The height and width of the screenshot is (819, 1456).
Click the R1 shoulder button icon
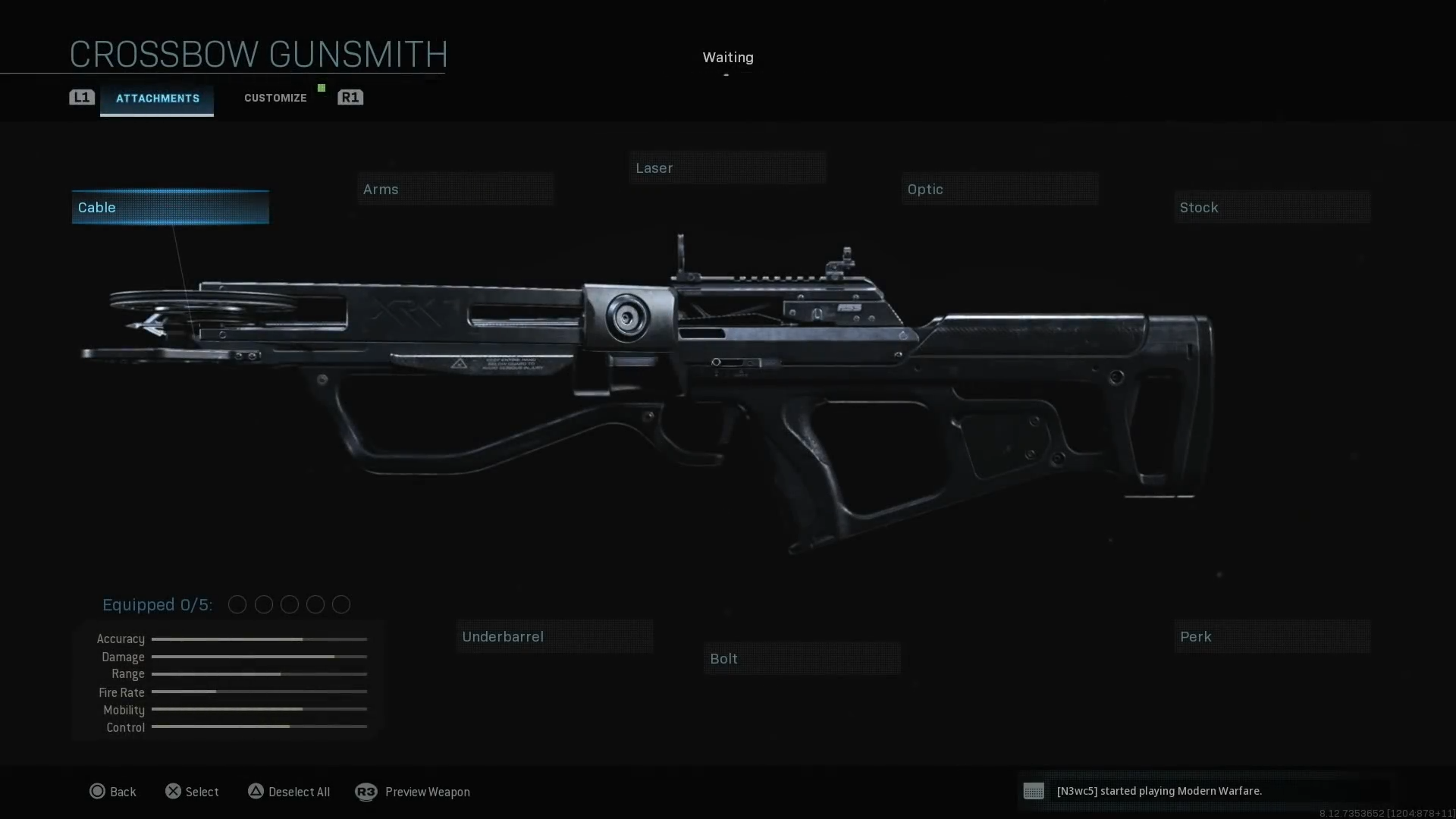350,97
